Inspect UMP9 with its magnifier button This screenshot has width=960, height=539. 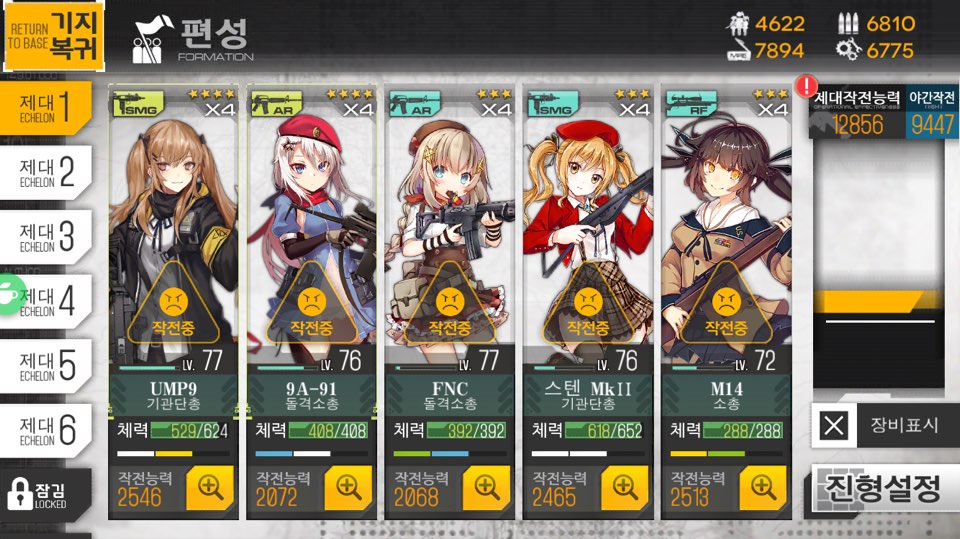tap(210, 487)
